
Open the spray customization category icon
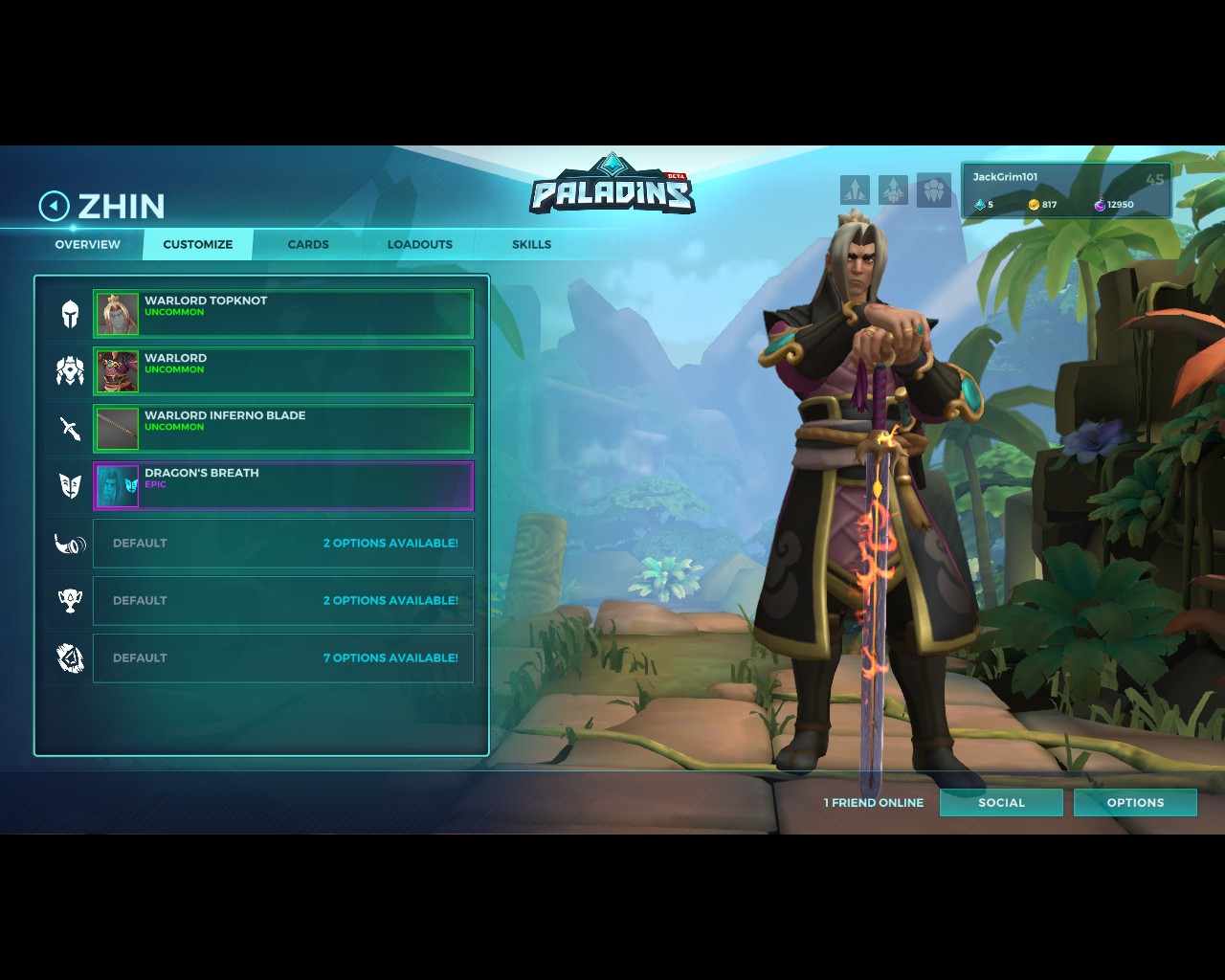pyautogui.click(x=68, y=657)
